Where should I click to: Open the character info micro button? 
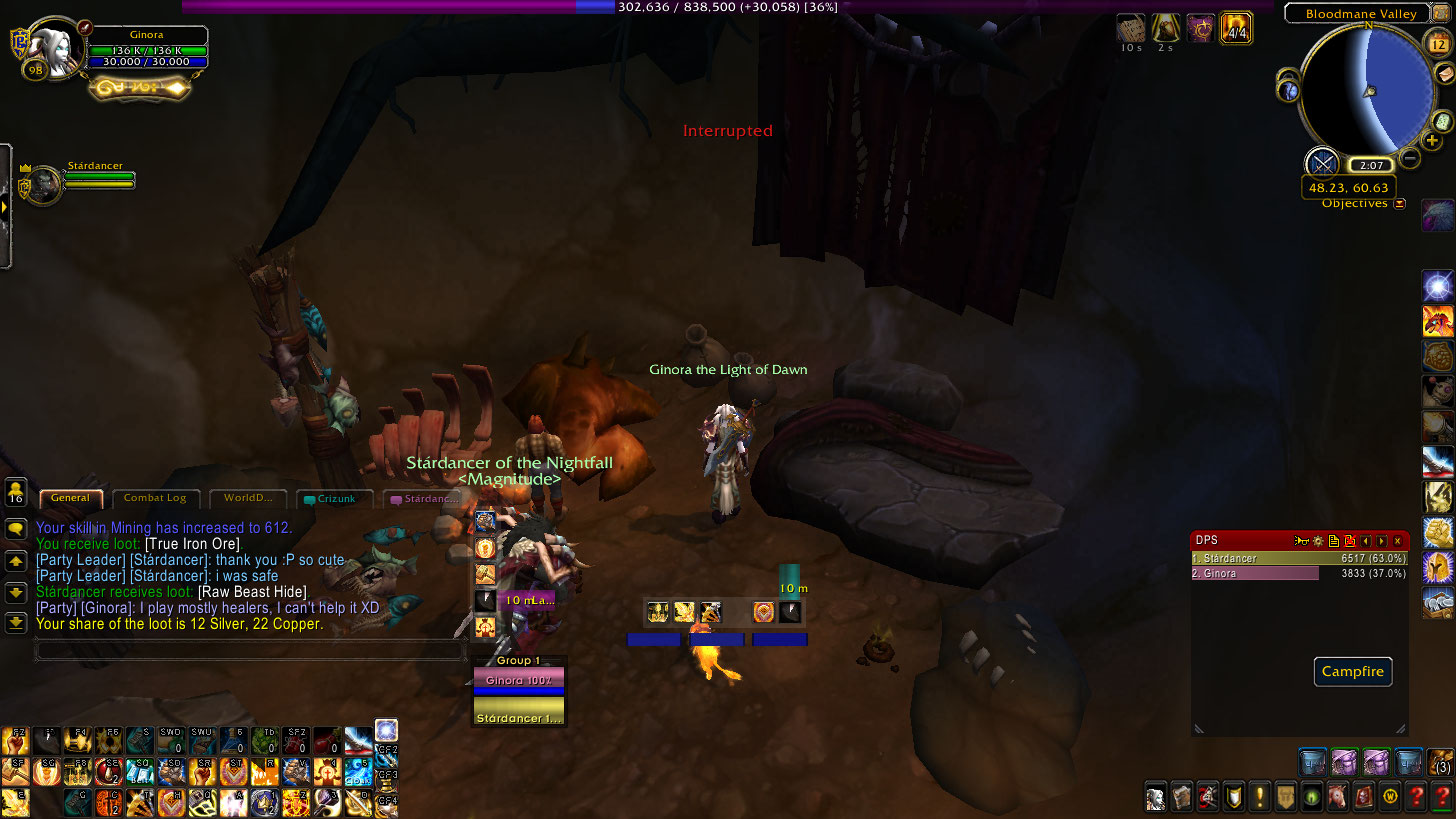[x=1157, y=797]
